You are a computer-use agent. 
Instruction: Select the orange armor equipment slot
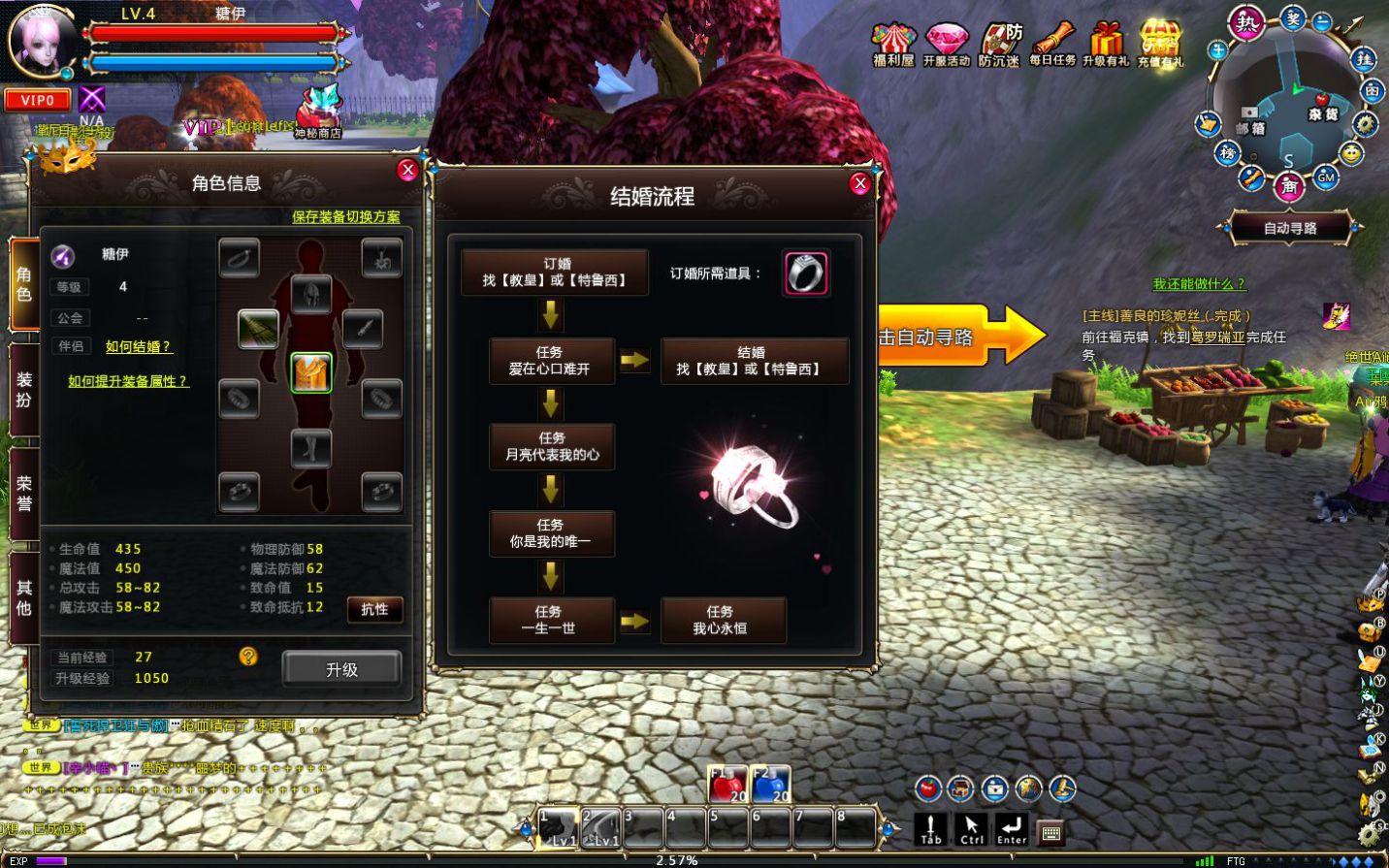click(x=311, y=372)
